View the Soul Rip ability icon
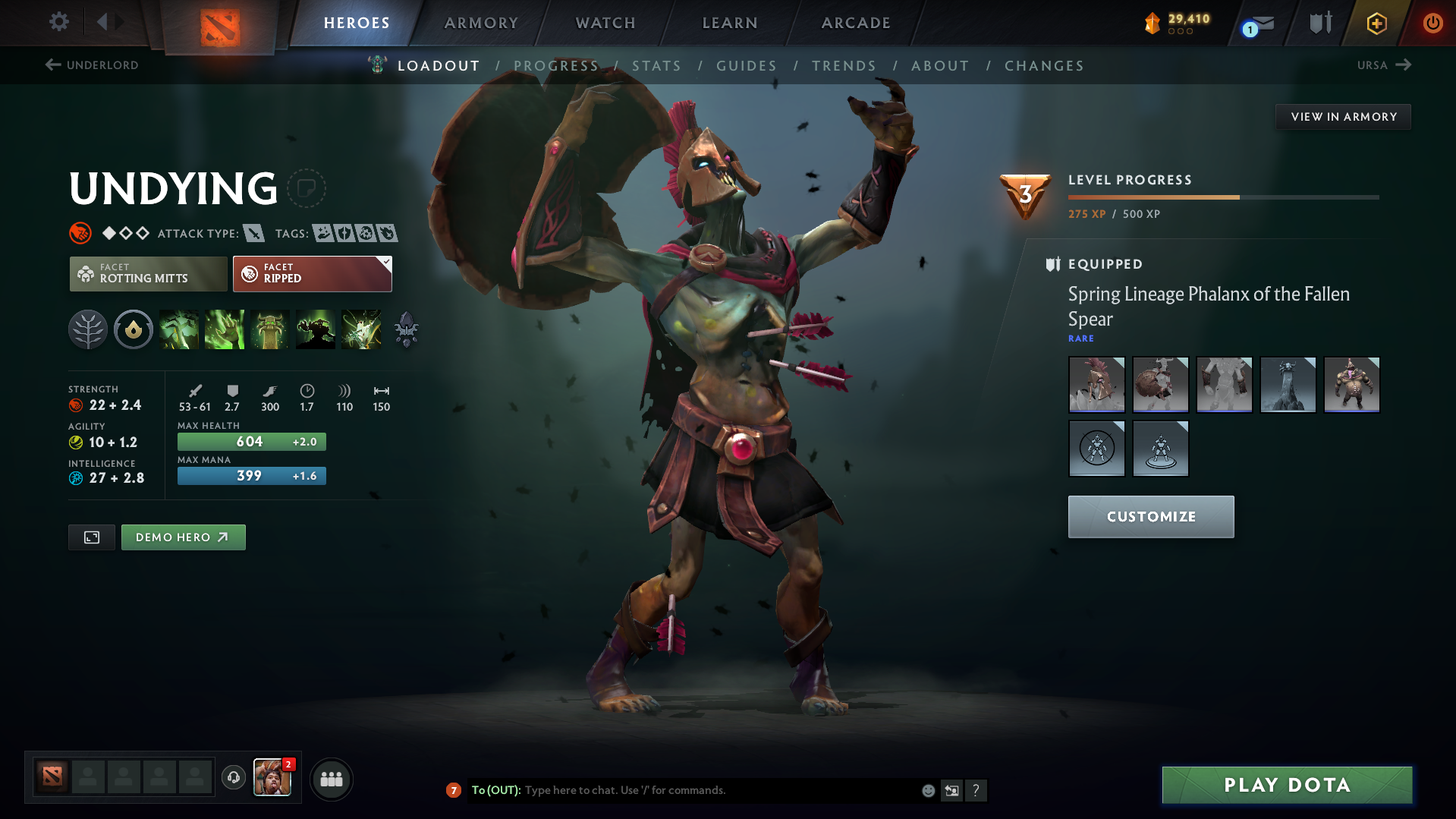Screen dimensions: 1456x819 [225, 329]
